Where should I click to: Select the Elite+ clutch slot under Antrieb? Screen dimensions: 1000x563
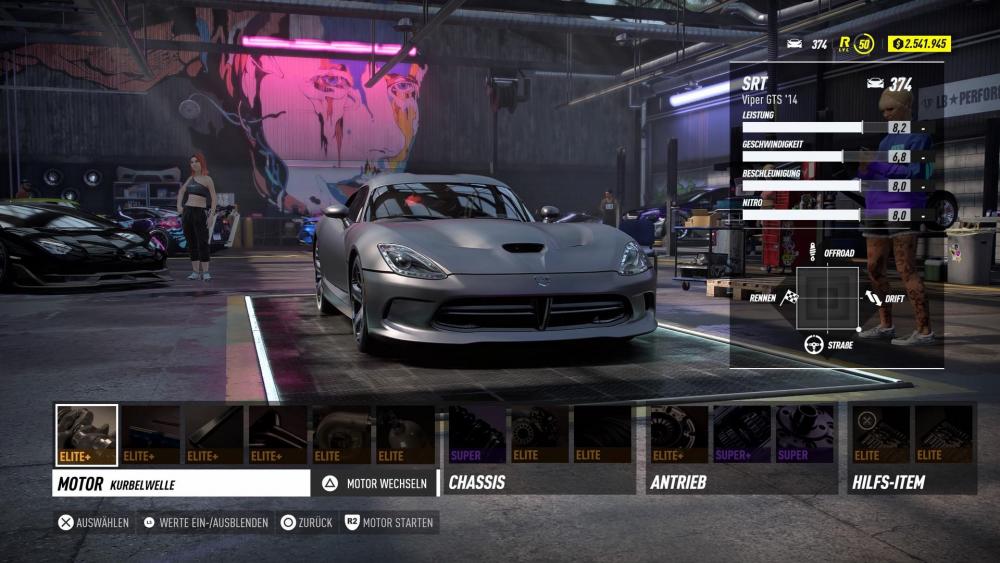tap(679, 434)
